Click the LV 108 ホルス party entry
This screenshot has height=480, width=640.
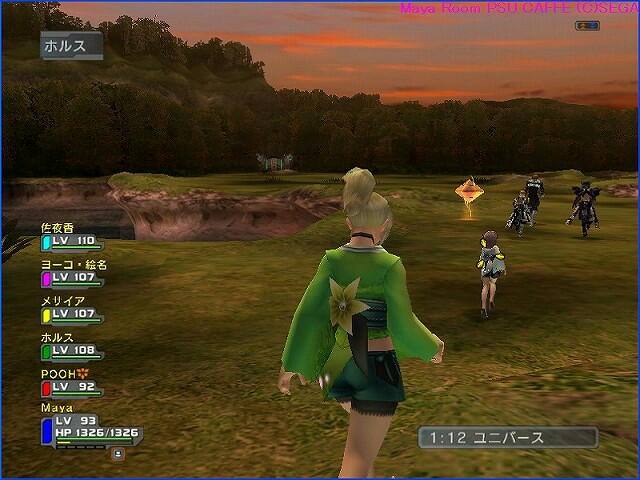click(x=72, y=345)
